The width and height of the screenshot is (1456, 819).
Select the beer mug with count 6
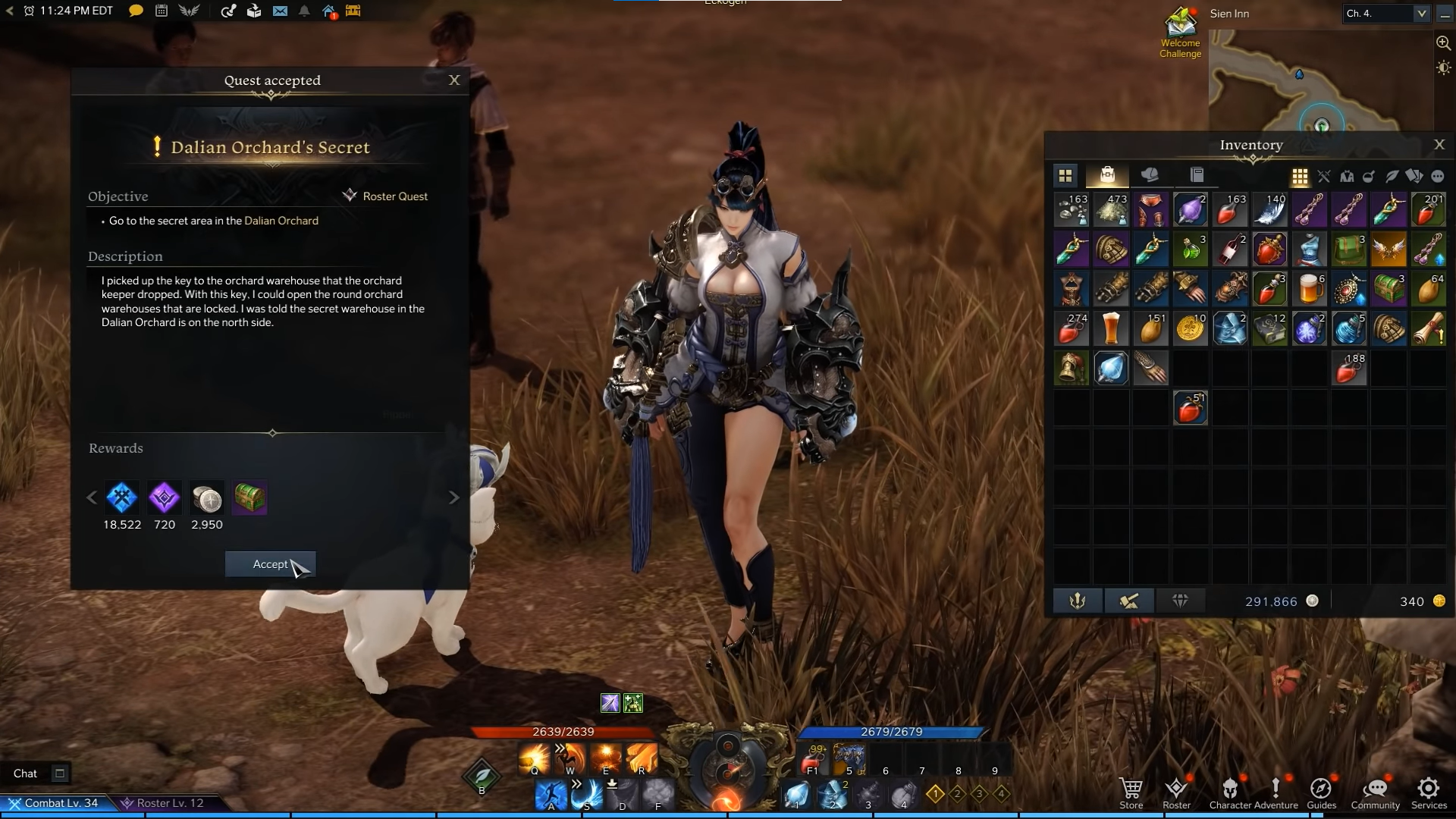[x=1309, y=290]
